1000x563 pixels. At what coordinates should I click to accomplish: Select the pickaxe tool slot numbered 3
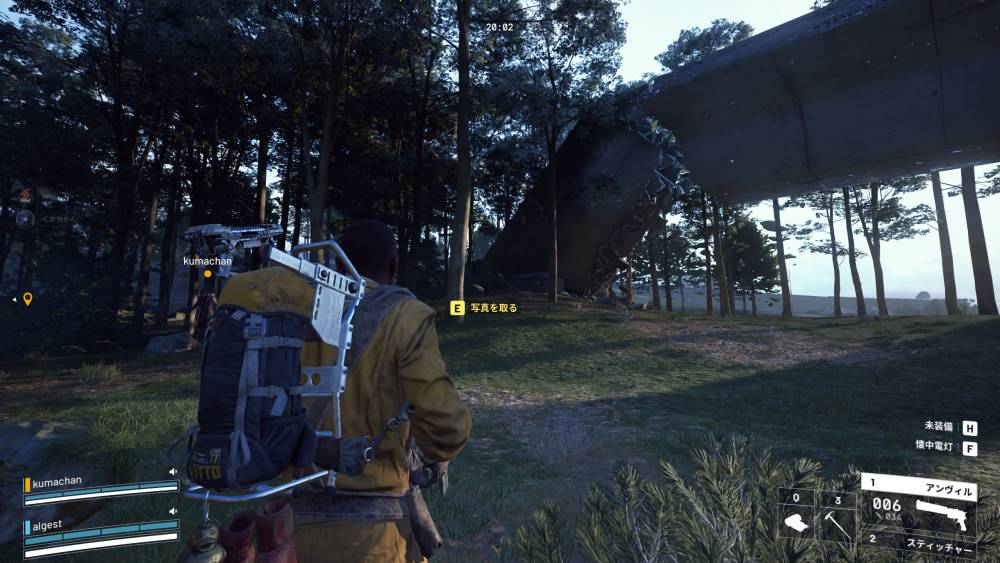tap(838, 517)
